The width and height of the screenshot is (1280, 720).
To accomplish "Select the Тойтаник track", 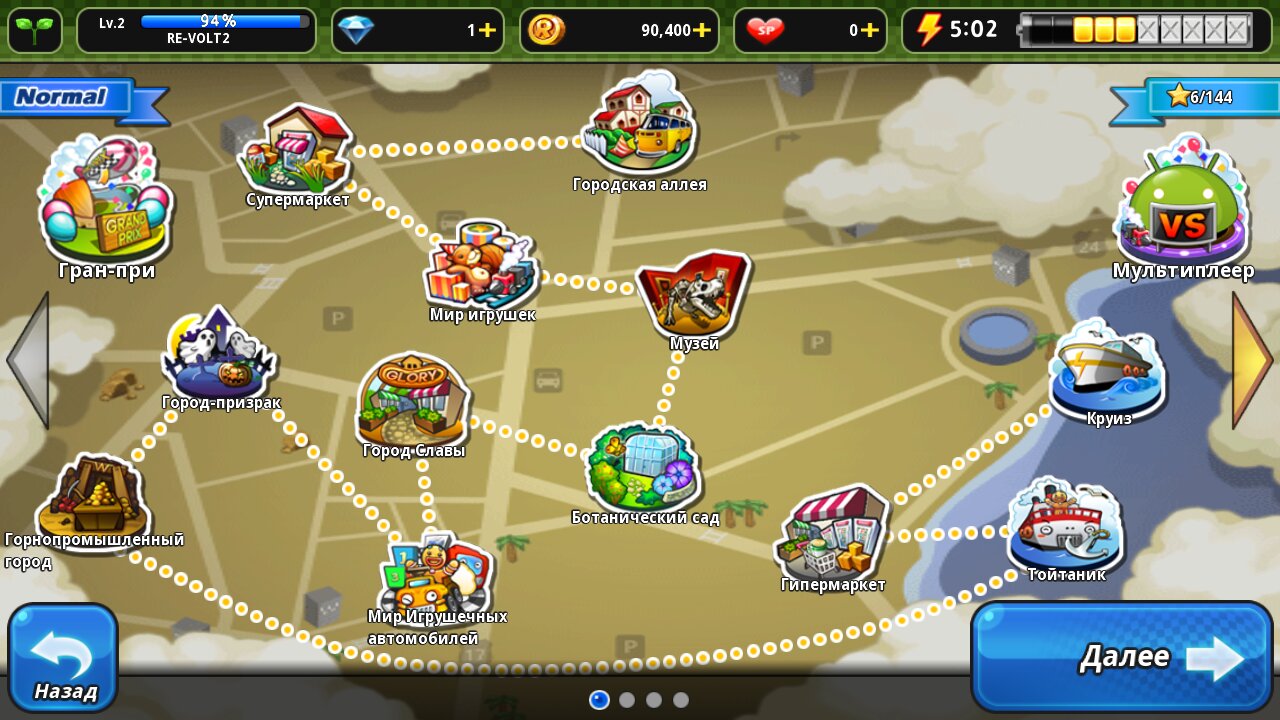I will (x=1065, y=525).
